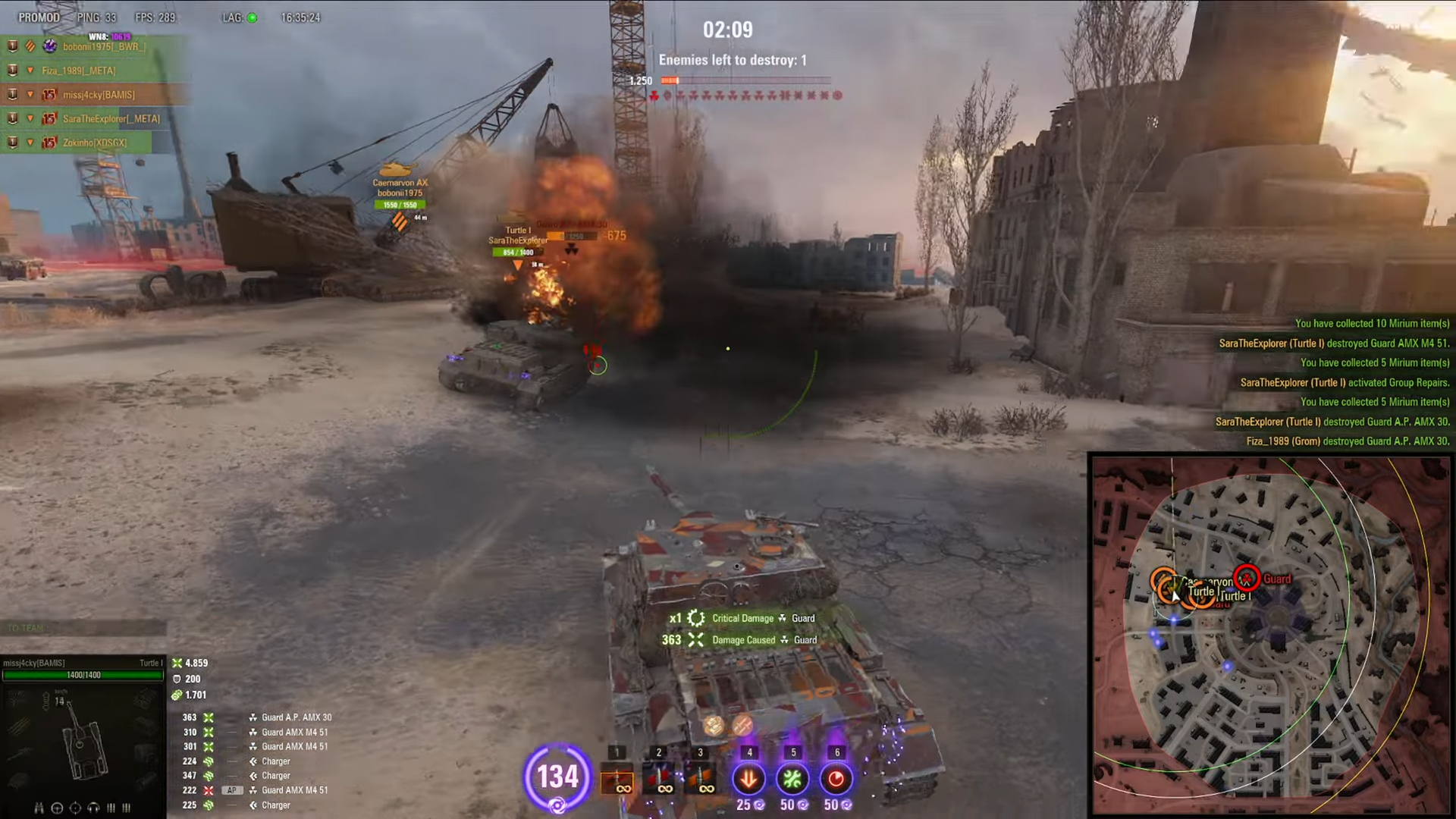Select the shell loadout in slot 3

[700, 777]
